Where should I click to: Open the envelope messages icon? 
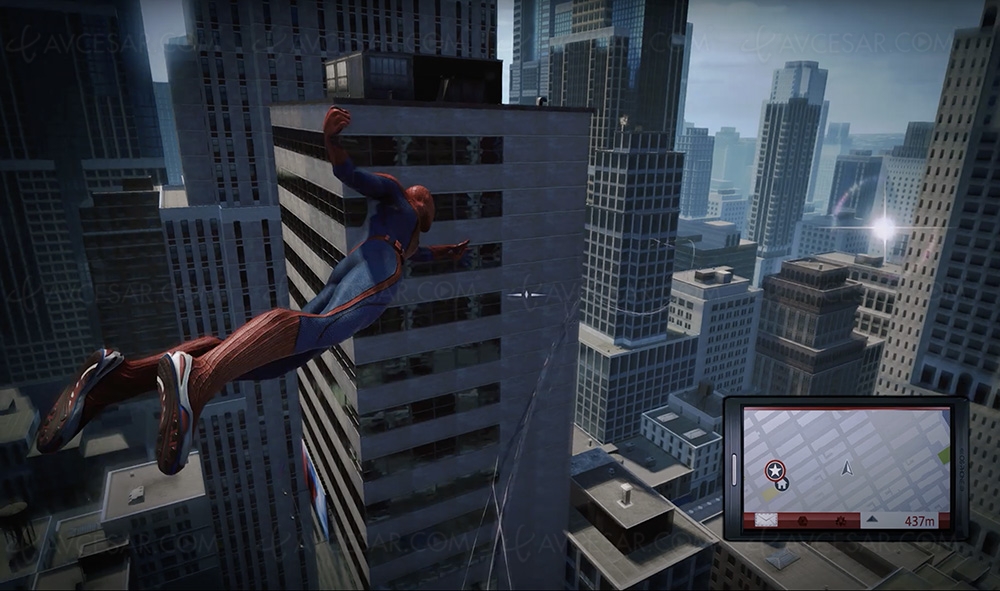tap(767, 520)
